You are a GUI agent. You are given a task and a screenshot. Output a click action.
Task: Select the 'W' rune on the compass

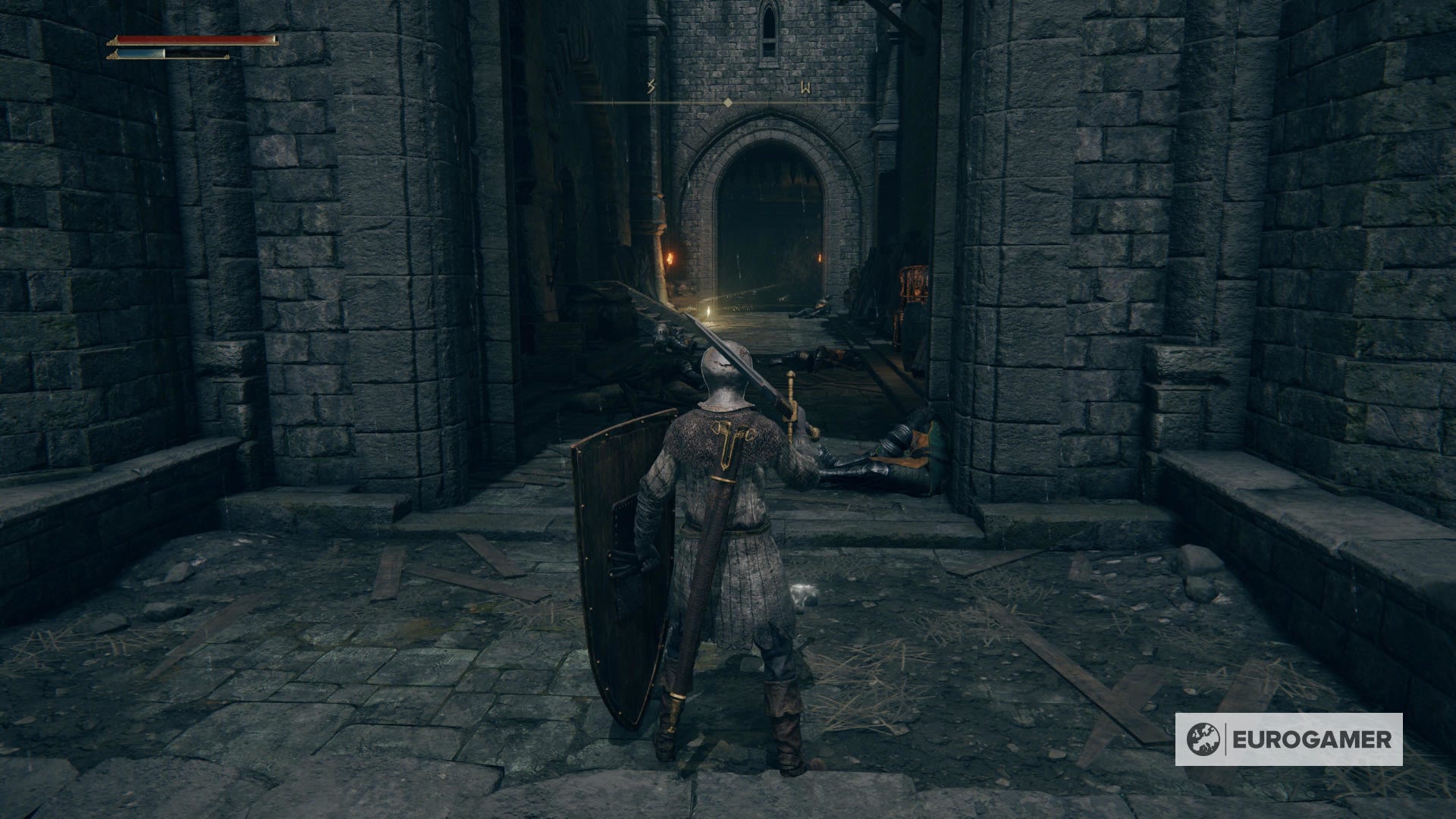(x=806, y=86)
